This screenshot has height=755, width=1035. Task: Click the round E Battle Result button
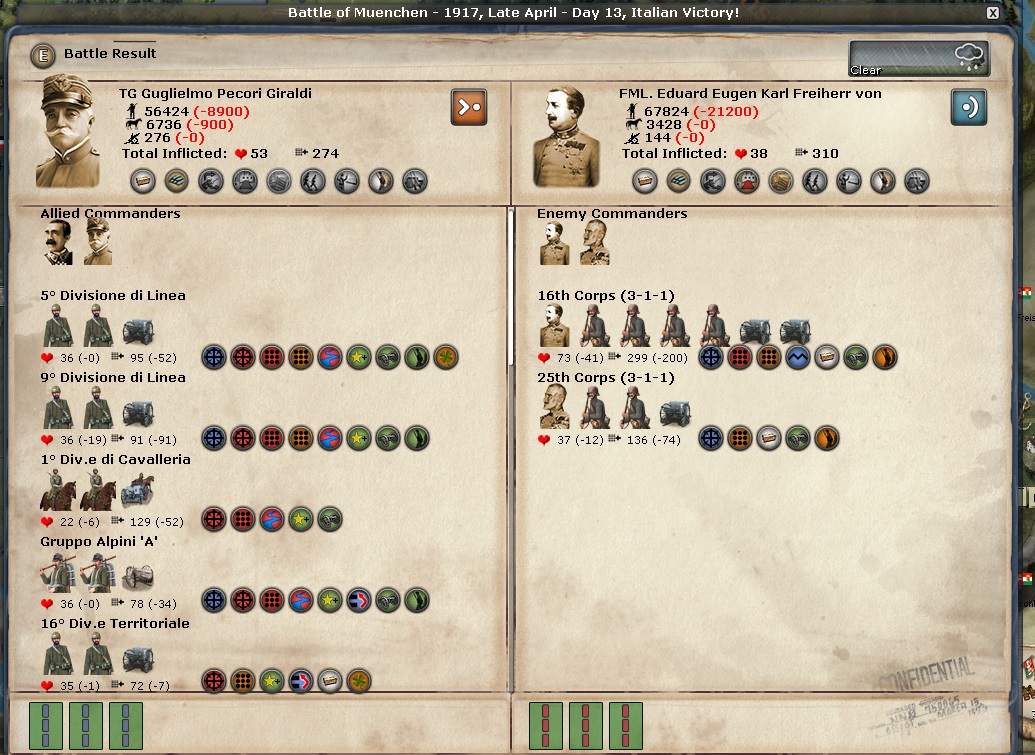[x=42, y=55]
